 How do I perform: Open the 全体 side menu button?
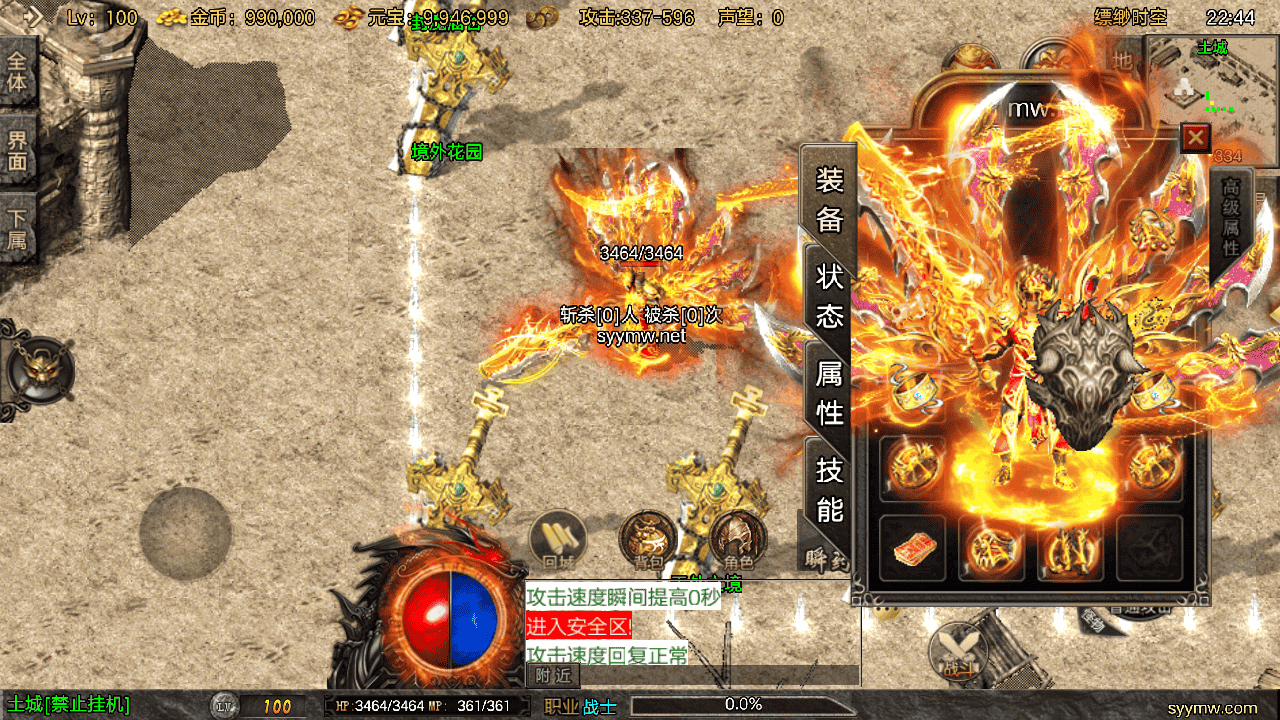pyautogui.click(x=18, y=71)
